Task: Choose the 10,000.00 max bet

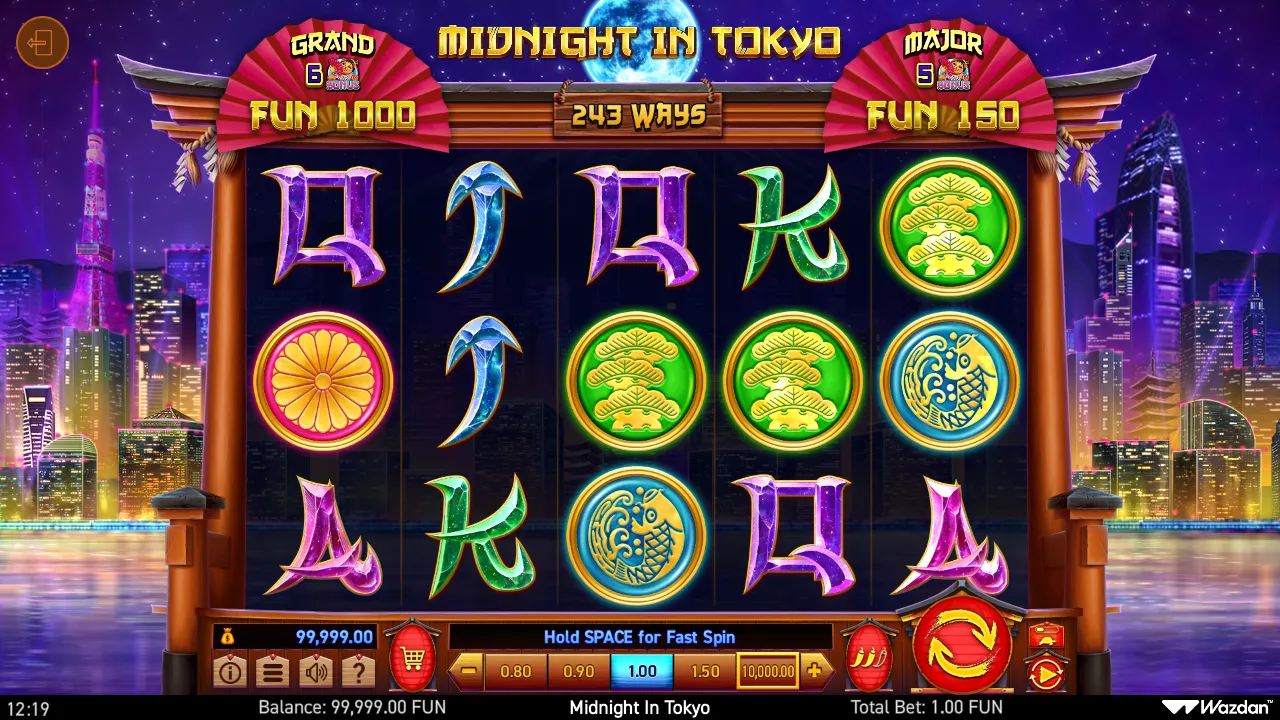Action: [767, 671]
